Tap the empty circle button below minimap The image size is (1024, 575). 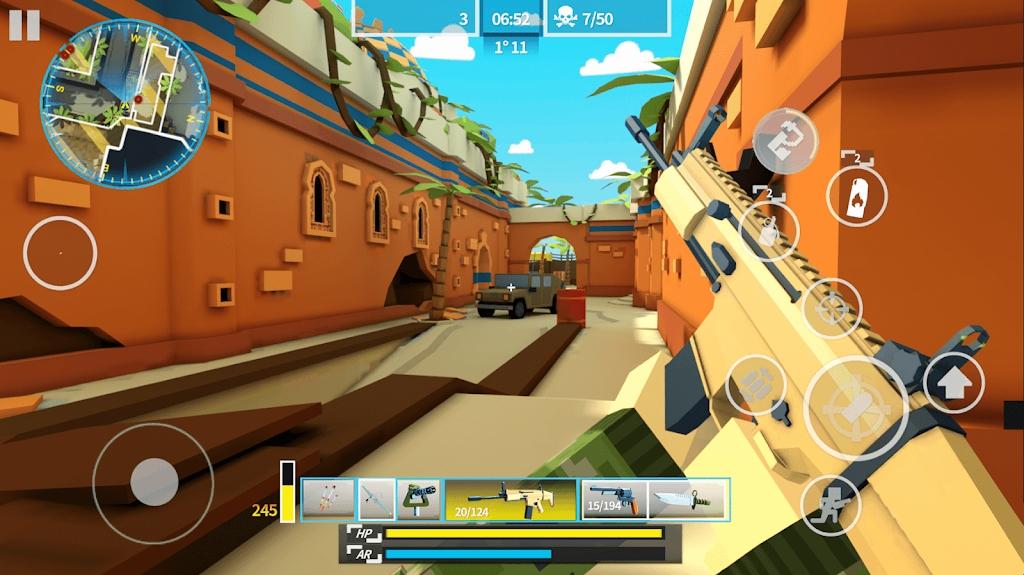pos(60,253)
